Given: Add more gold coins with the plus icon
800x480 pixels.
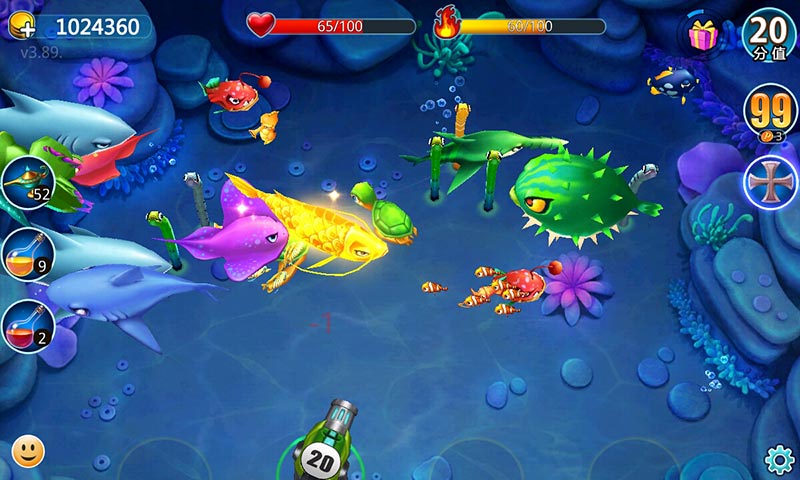Looking at the screenshot, I should click(22, 26).
